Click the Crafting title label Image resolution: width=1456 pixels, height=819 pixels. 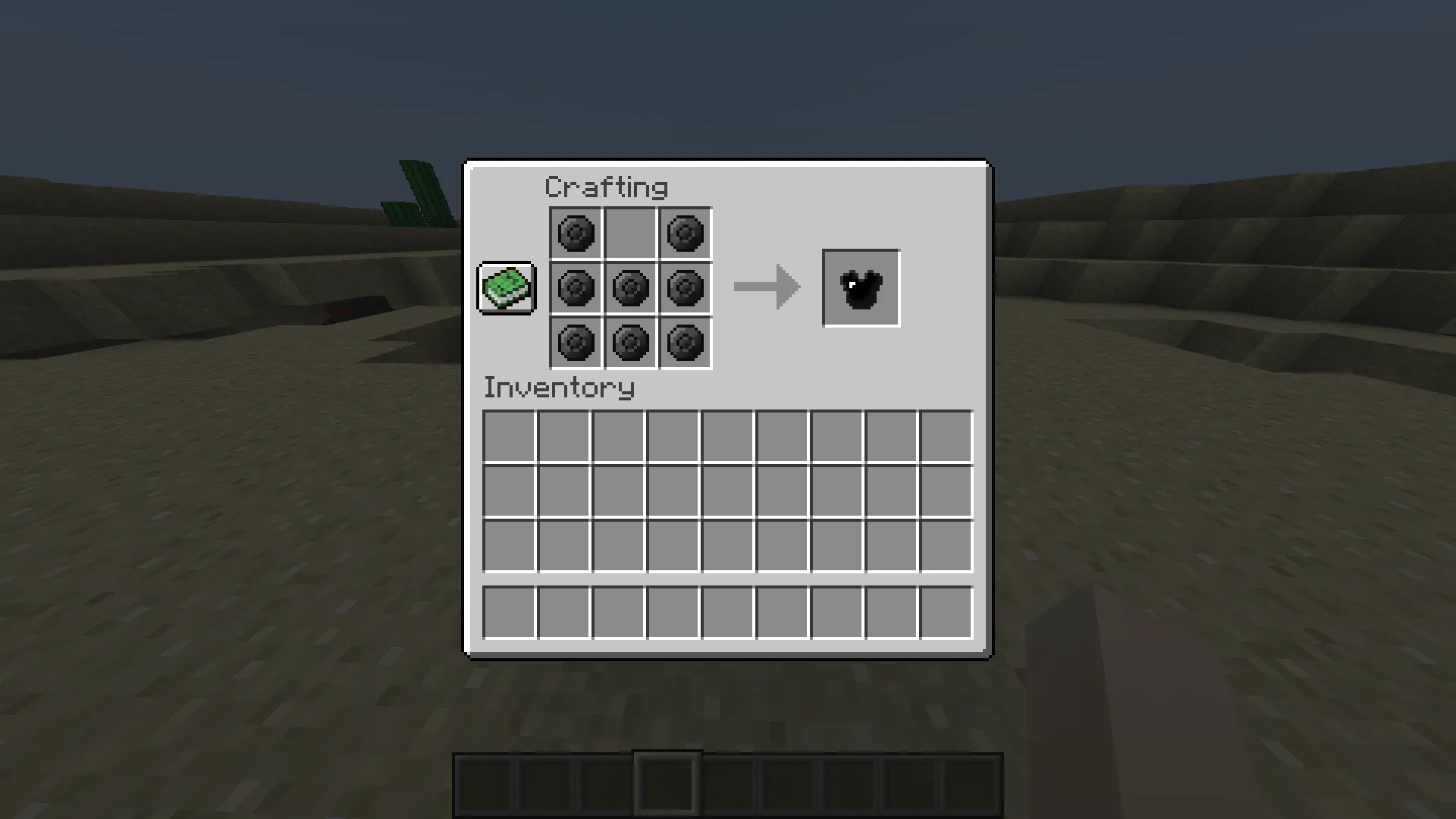click(607, 186)
